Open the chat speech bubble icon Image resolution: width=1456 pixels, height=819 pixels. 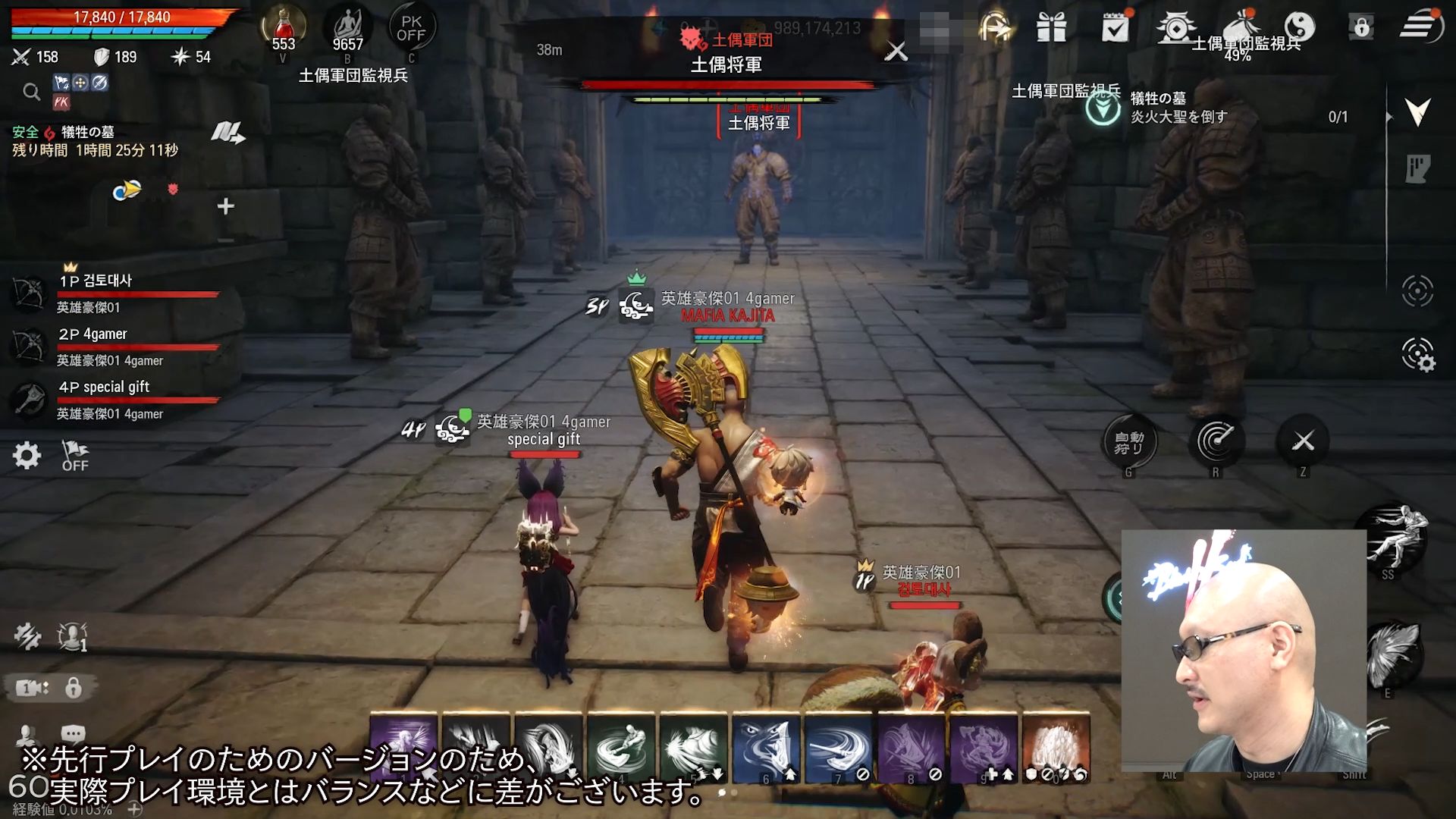(73, 733)
